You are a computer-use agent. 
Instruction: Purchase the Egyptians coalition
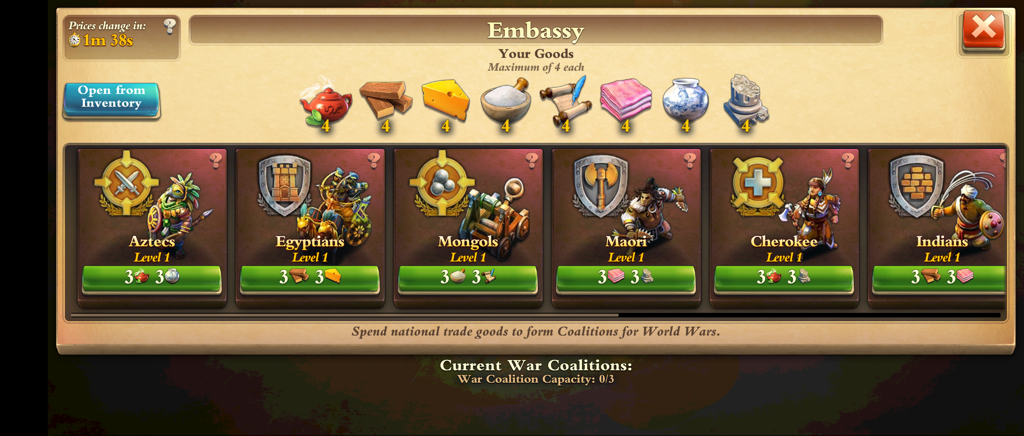coord(310,277)
